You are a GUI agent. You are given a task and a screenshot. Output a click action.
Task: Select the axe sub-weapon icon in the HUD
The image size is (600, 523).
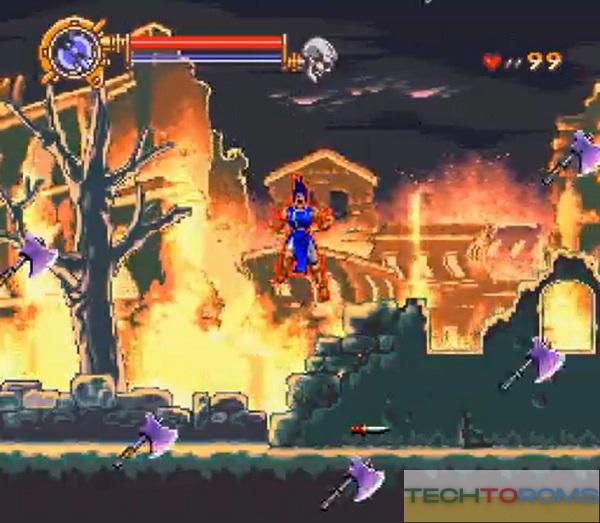click(72, 47)
